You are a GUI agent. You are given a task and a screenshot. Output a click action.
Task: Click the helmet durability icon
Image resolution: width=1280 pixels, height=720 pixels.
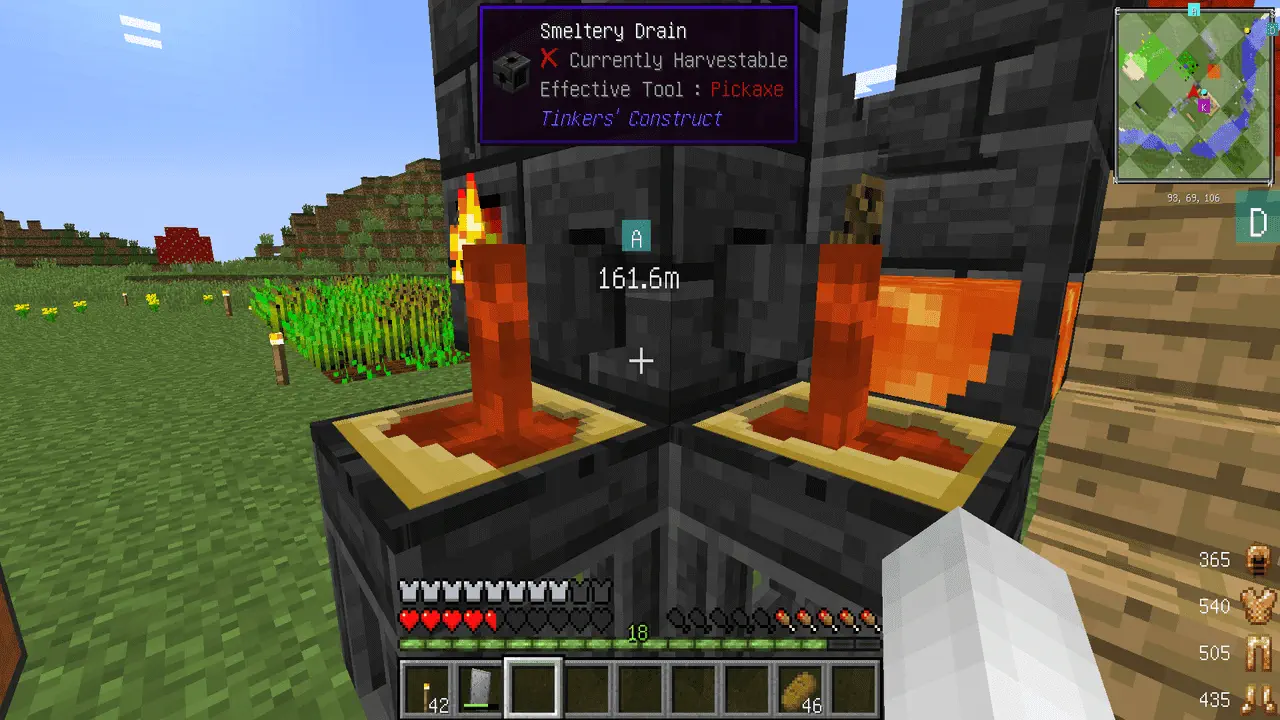1258,560
